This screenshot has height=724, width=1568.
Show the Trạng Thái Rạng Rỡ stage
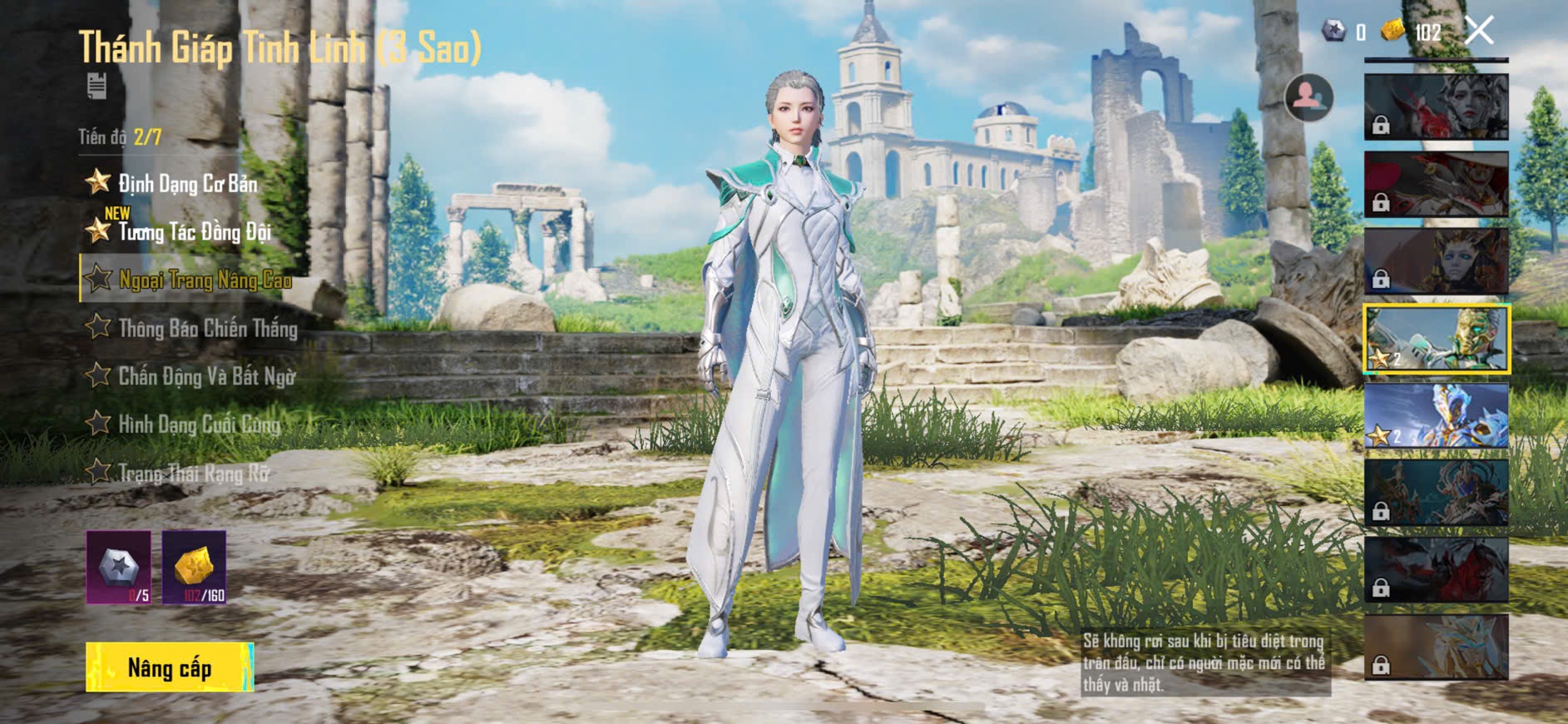point(194,473)
